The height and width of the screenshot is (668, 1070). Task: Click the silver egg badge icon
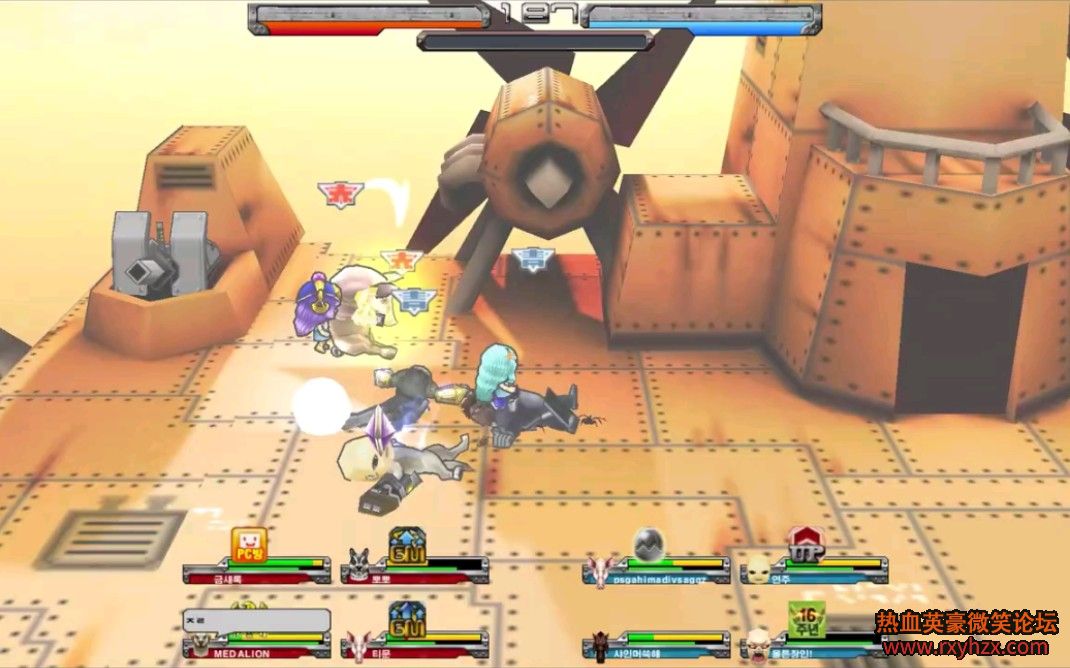[648, 542]
